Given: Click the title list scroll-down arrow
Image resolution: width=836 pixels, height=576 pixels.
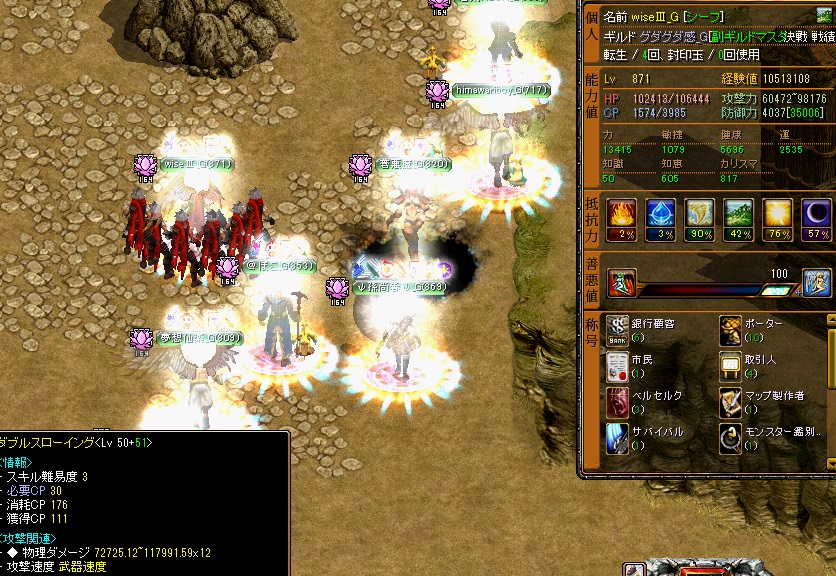Looking at the screenshot, I should coord(831,462).
